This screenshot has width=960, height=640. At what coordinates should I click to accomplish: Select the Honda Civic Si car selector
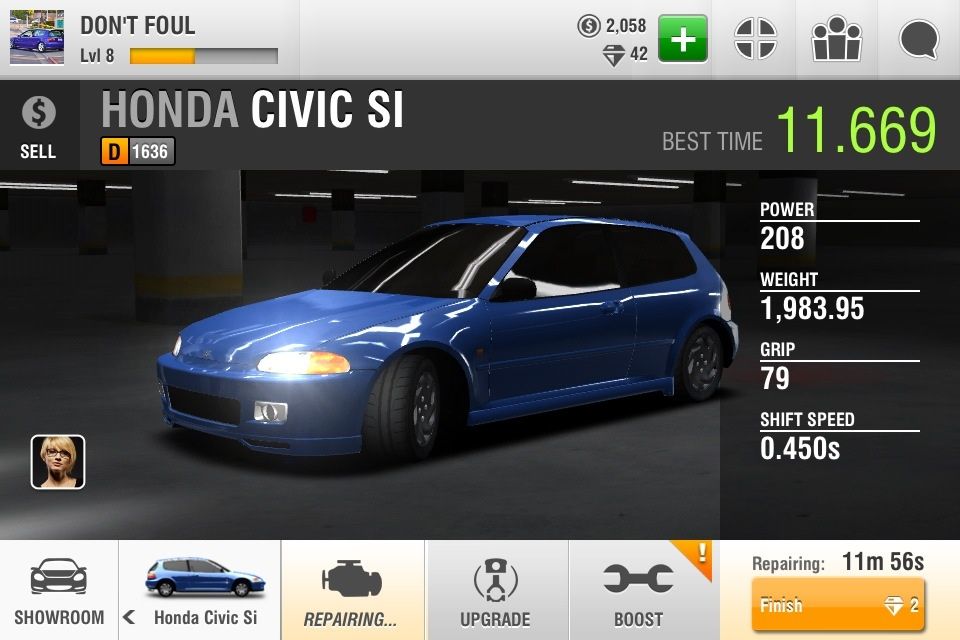[x=200, y=590]
